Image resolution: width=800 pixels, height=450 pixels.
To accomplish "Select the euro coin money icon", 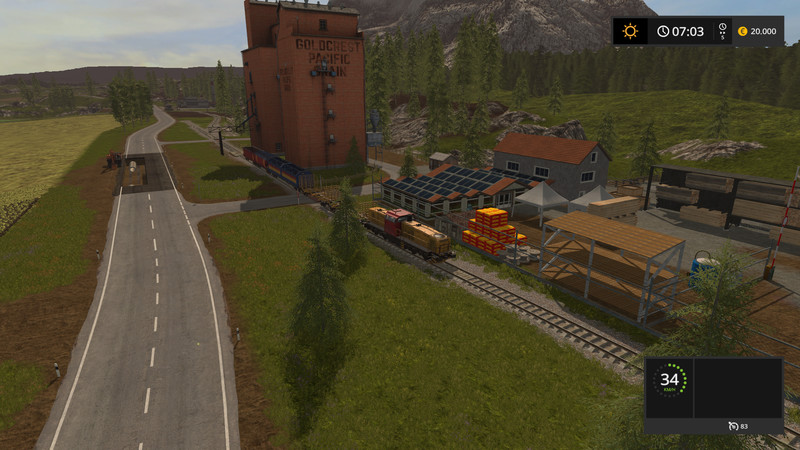I will (x=742, y=31).
